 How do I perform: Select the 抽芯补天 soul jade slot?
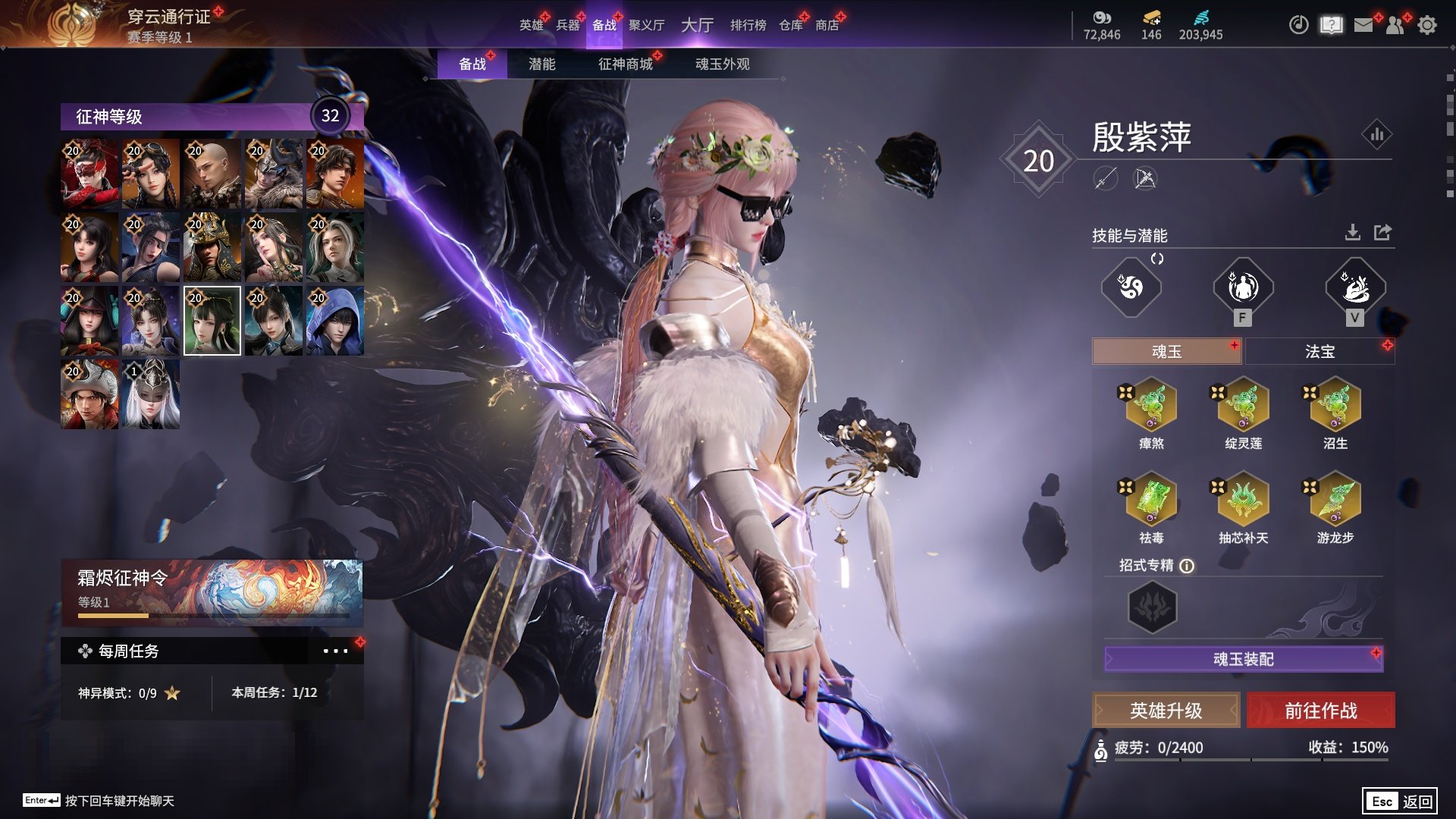(1243, 500)
